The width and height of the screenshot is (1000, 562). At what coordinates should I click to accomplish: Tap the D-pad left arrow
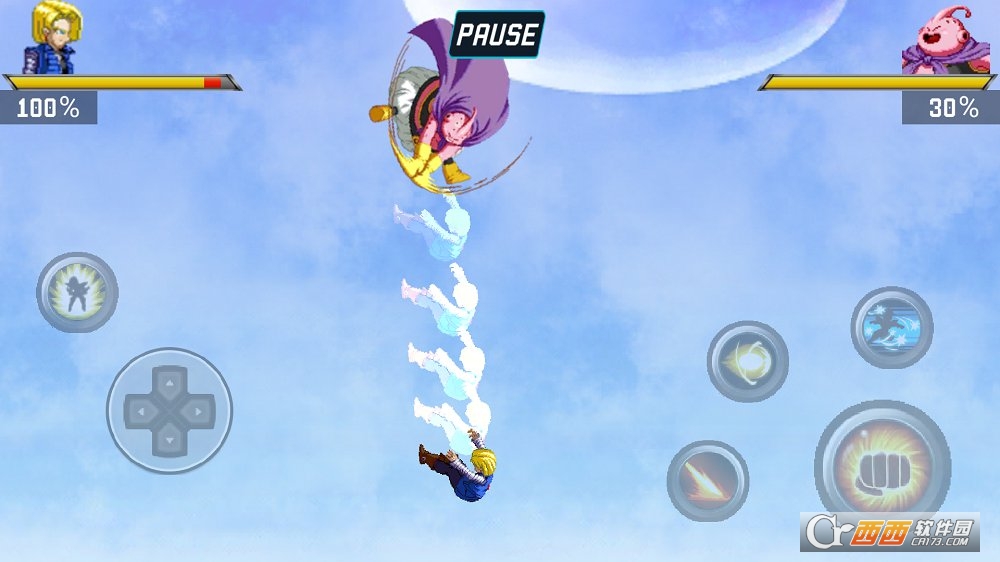141,410
